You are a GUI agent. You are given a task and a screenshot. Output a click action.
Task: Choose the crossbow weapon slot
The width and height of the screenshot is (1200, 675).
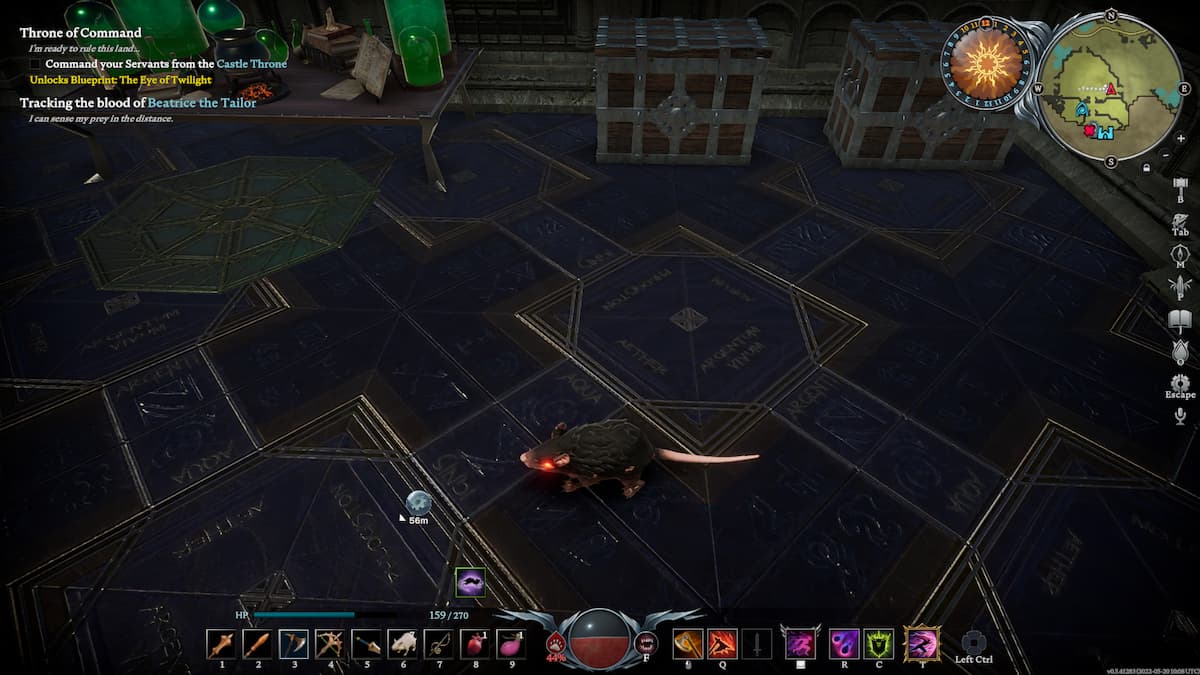pyautogui.click(x=330, y=643)
